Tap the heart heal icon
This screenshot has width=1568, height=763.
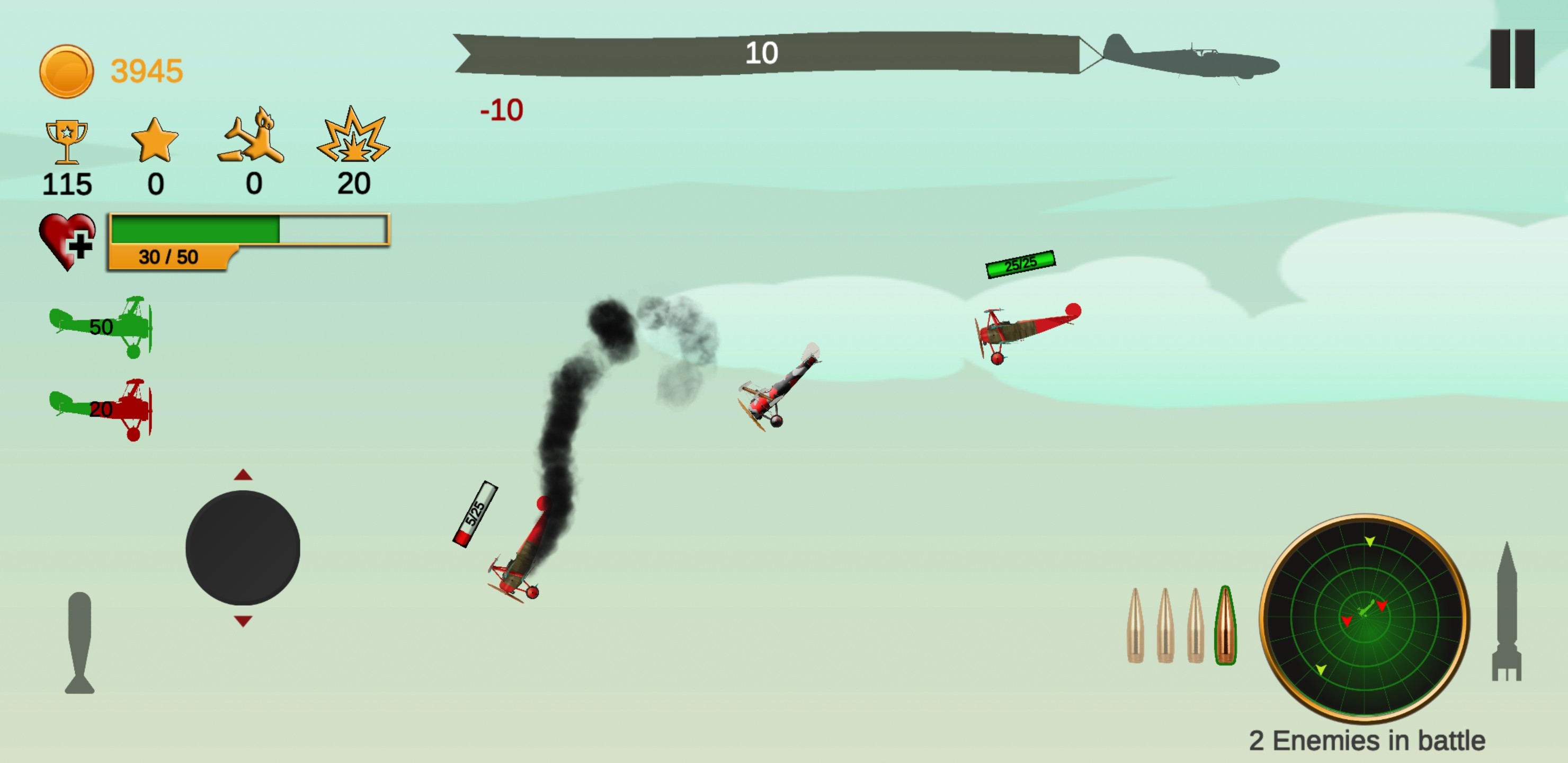[x=67, y=241]
